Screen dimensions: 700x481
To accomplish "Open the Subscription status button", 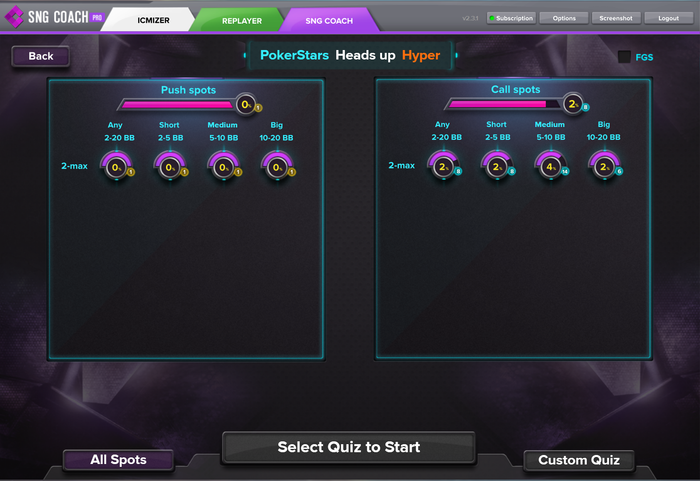I will 510,18.
